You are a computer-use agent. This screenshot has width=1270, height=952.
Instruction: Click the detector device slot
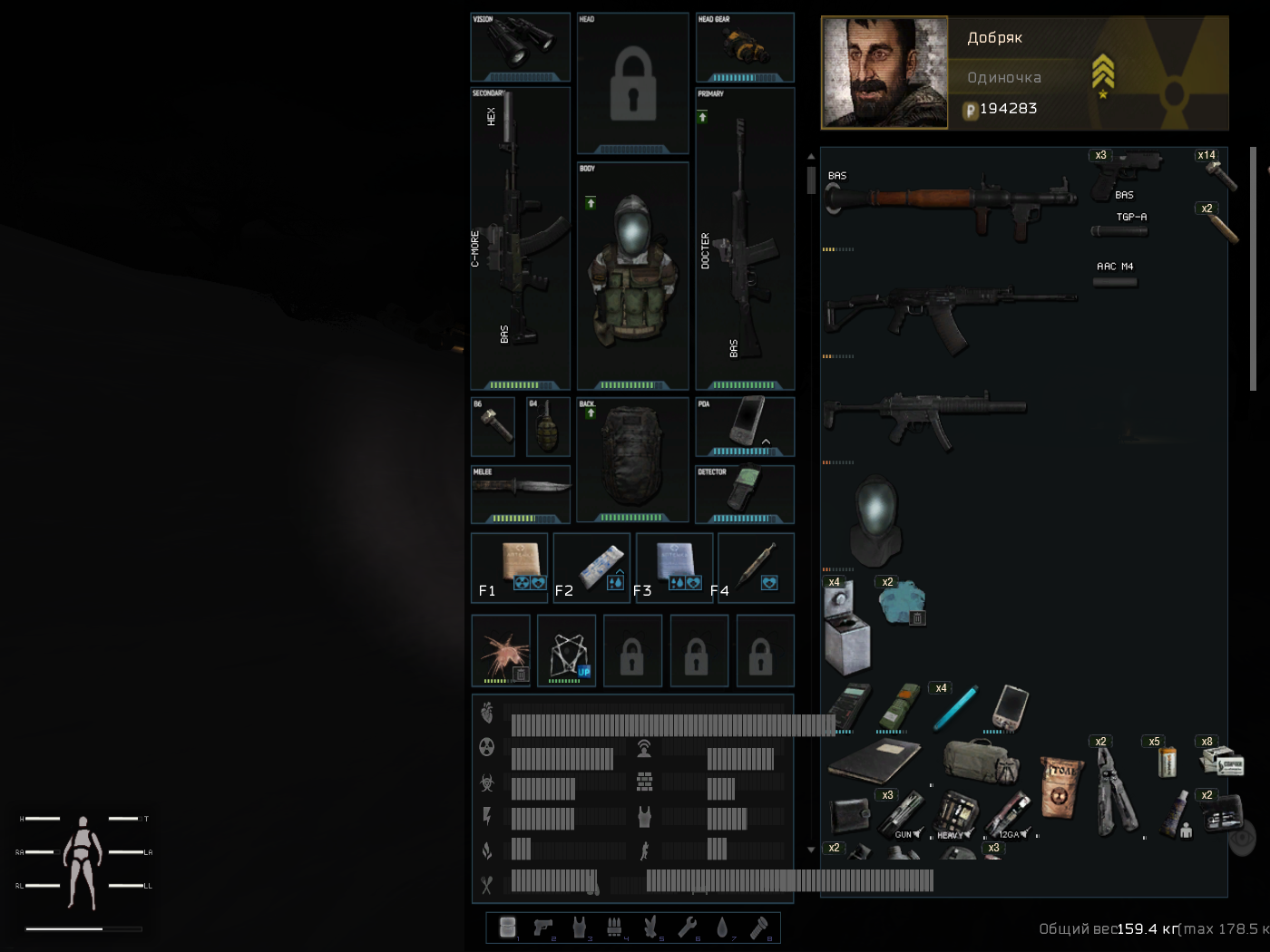745,492
